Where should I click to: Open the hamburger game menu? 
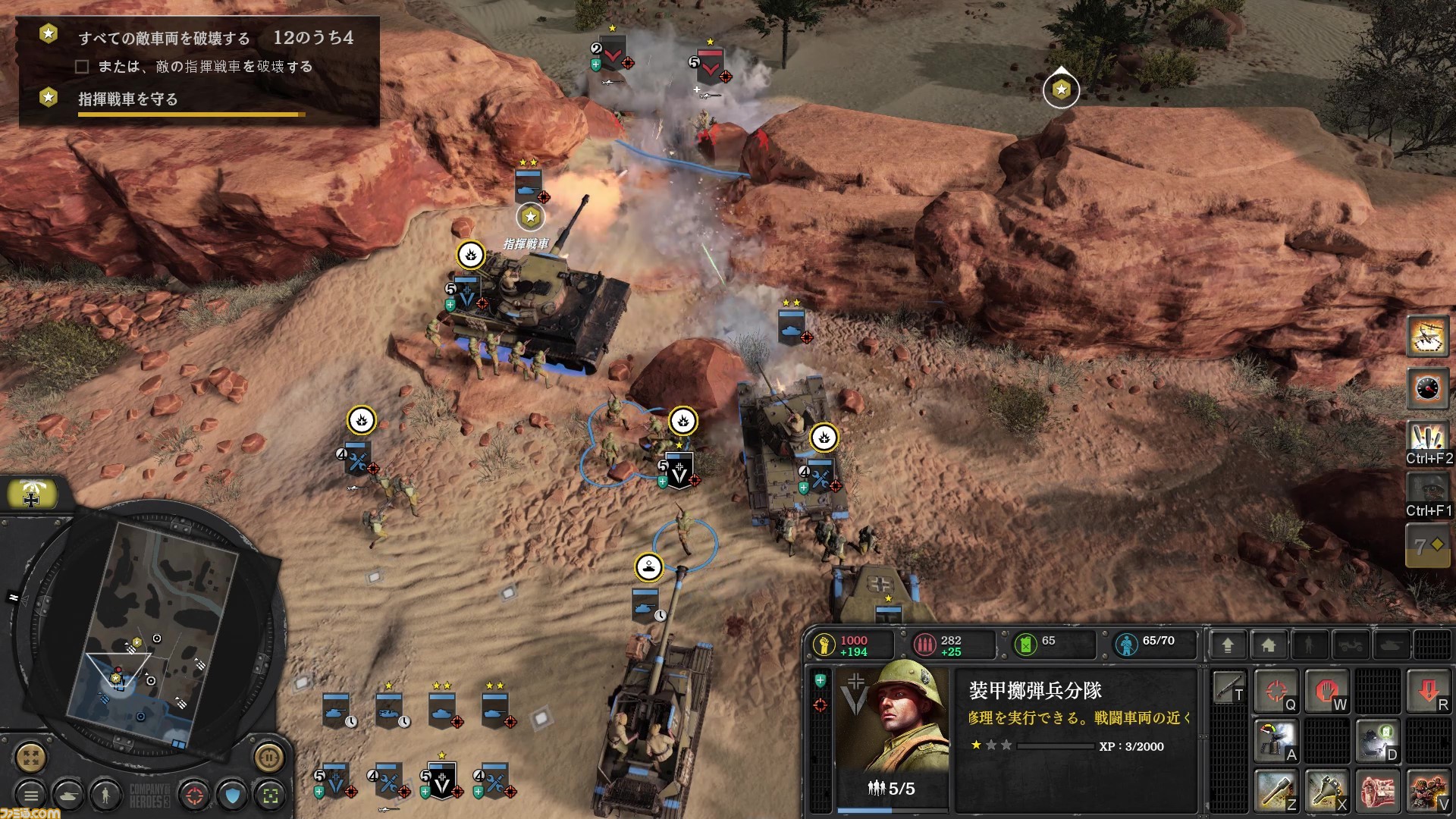coord(31,795)
